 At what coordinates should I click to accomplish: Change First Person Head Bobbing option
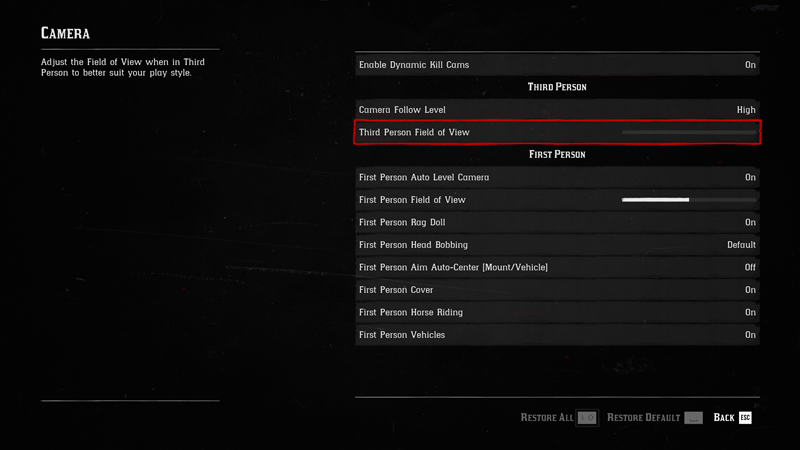click(x=557, y=244)
